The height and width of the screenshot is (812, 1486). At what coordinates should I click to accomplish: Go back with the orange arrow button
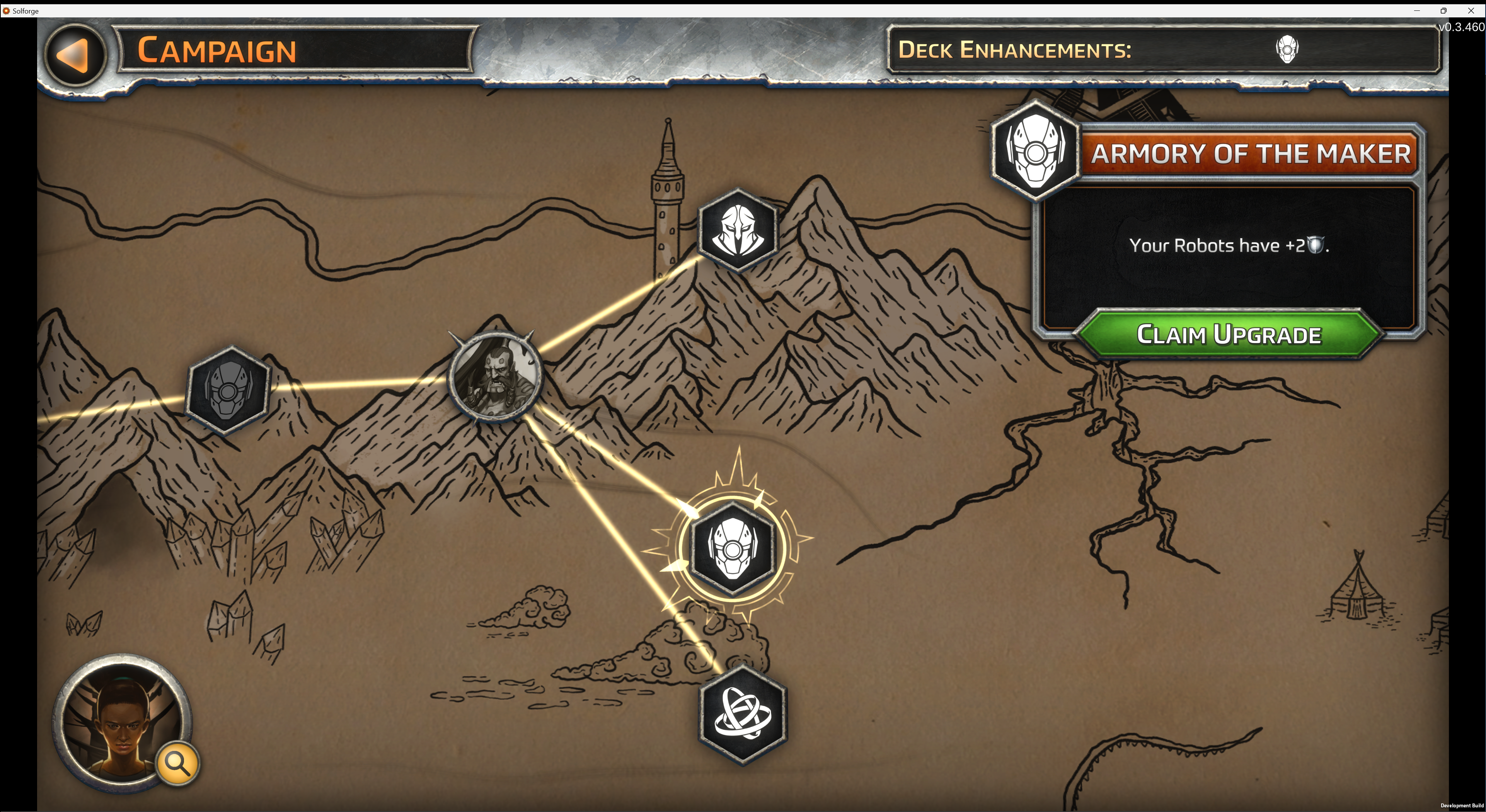pyautogui.click(x=75, y=55)
